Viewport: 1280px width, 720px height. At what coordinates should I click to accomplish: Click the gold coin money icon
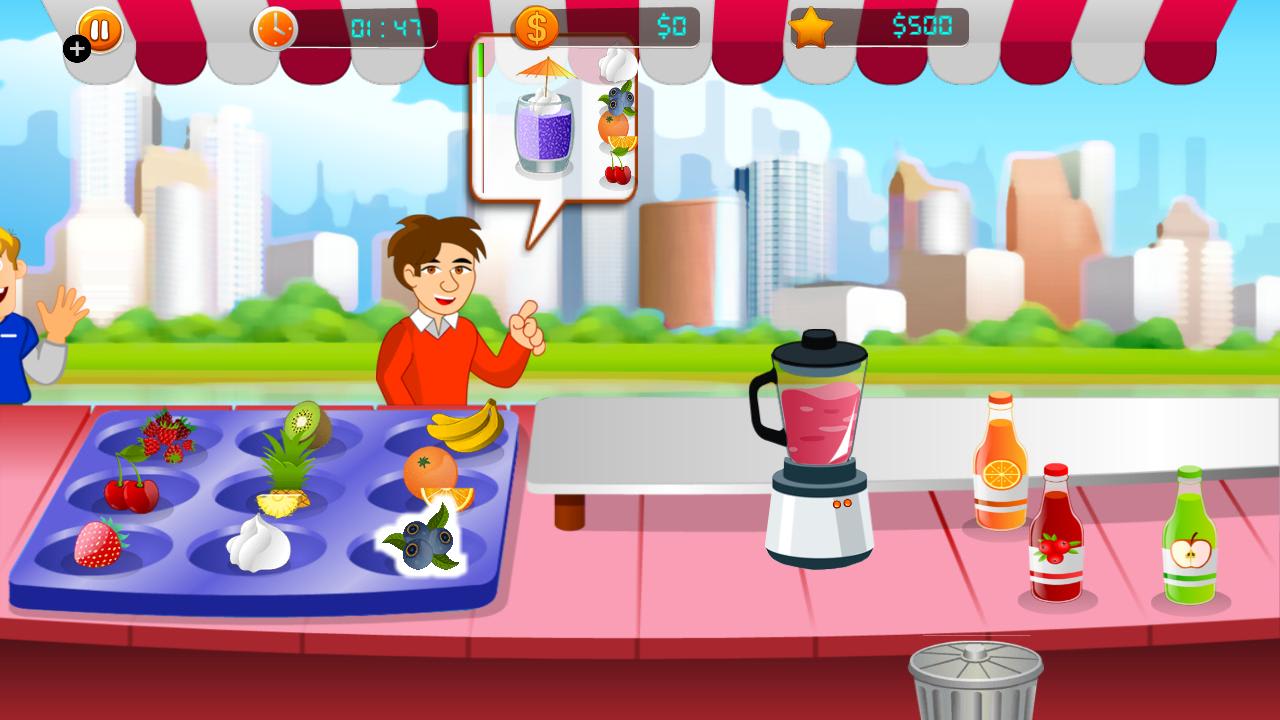(537, 27)
